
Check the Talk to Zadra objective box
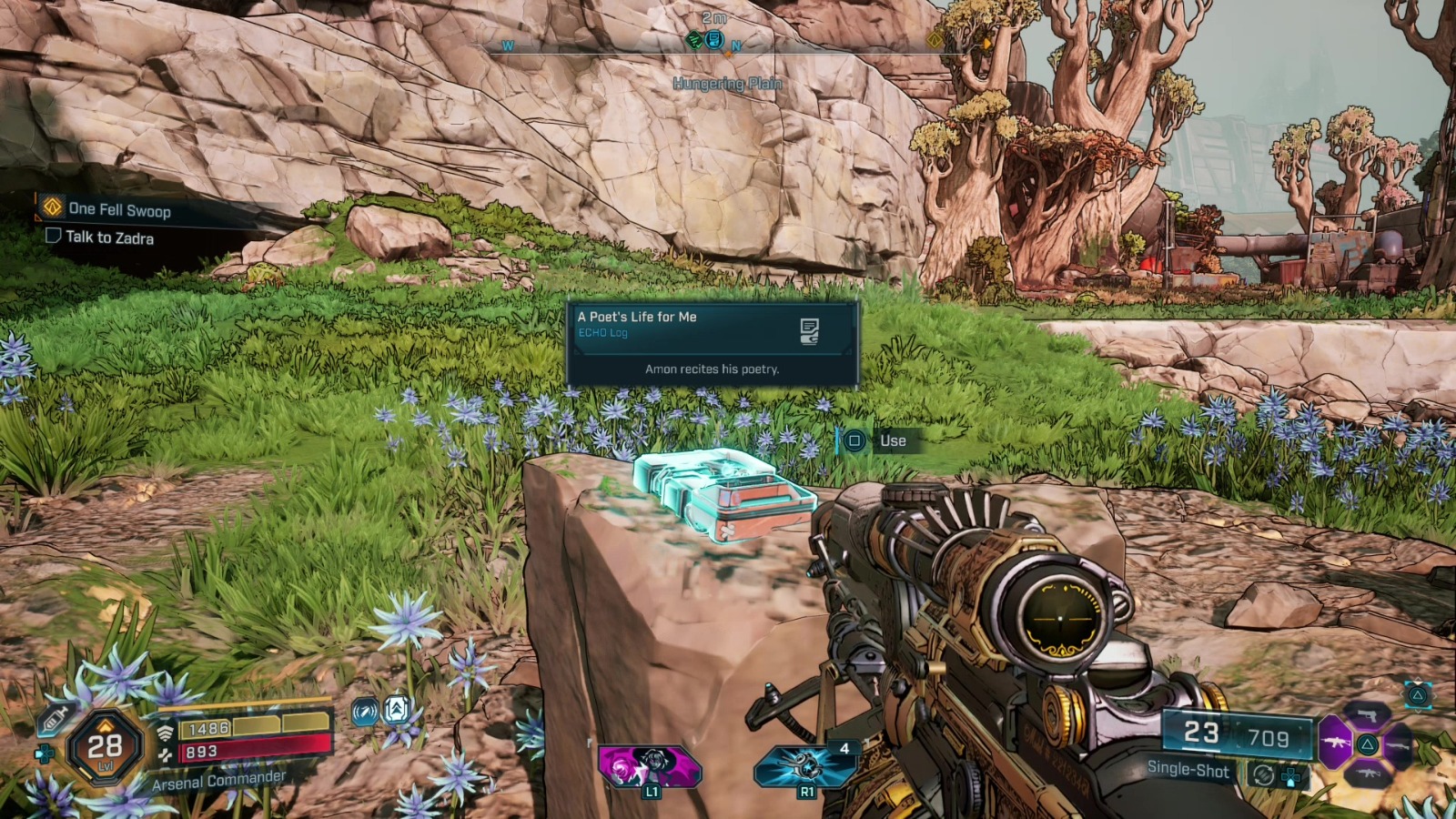tap(52, 238)
